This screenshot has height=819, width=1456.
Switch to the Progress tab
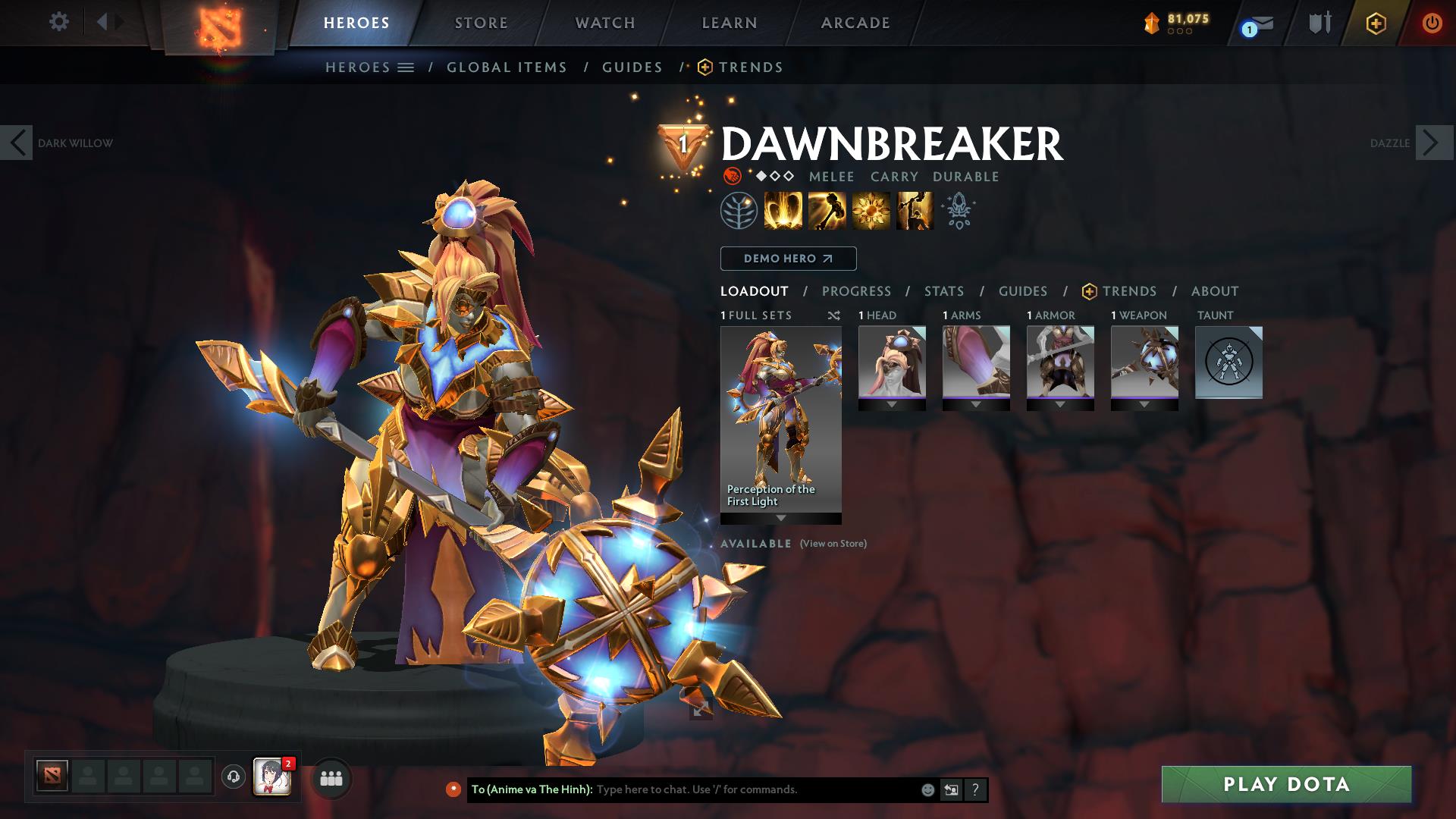pyautogui.click(x=857, y=290)
